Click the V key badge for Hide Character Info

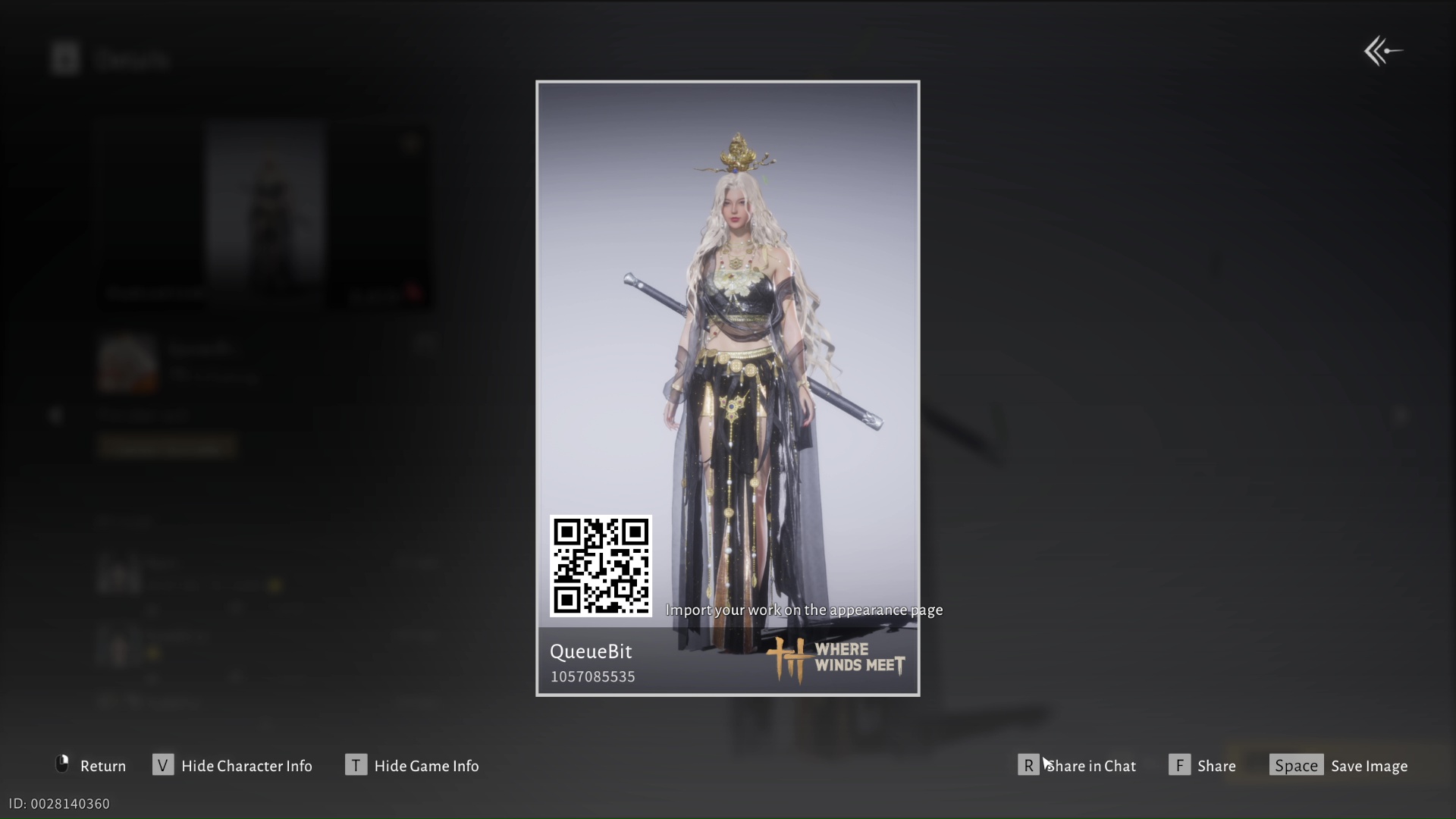tap(163, 765)
